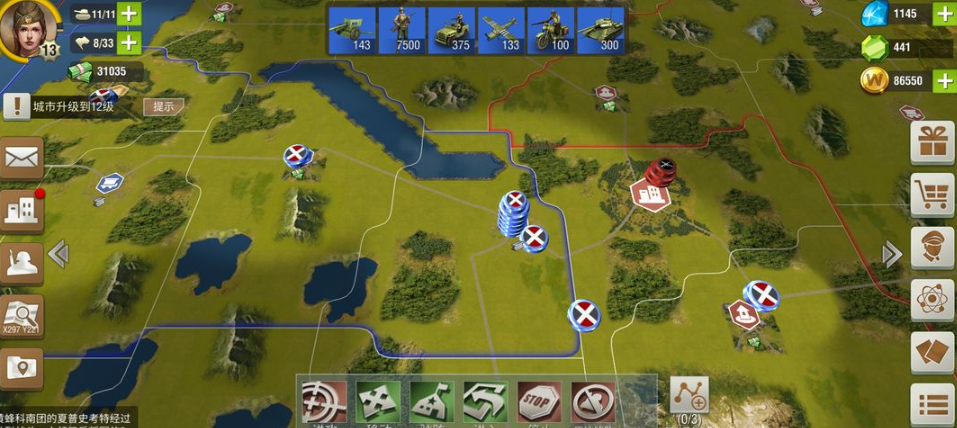Select the attack crosshair command
Image resolution: width=957 pixels, height=428 pixels.
324,402
